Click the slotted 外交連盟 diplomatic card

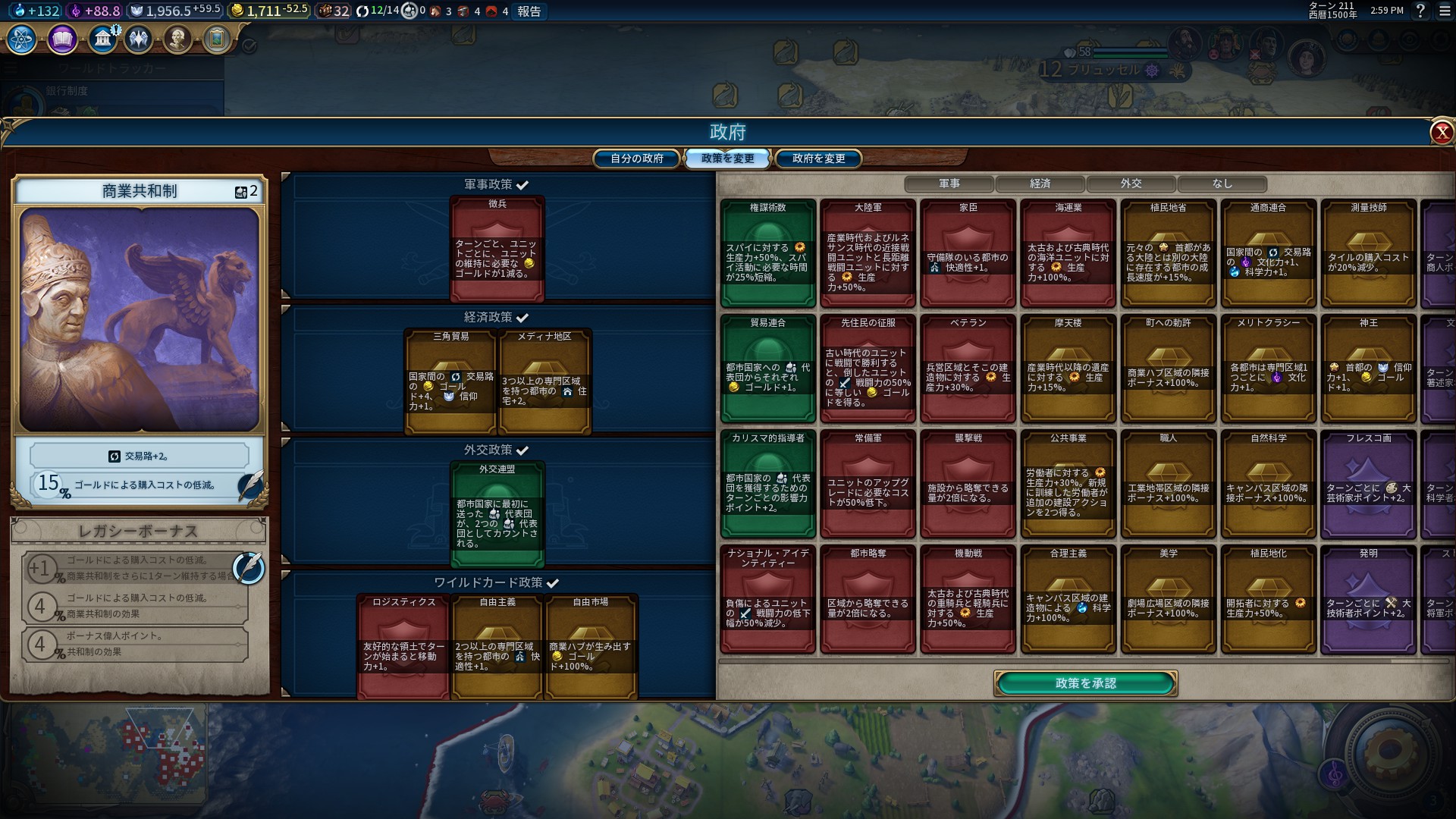click(x=497, y=514)
